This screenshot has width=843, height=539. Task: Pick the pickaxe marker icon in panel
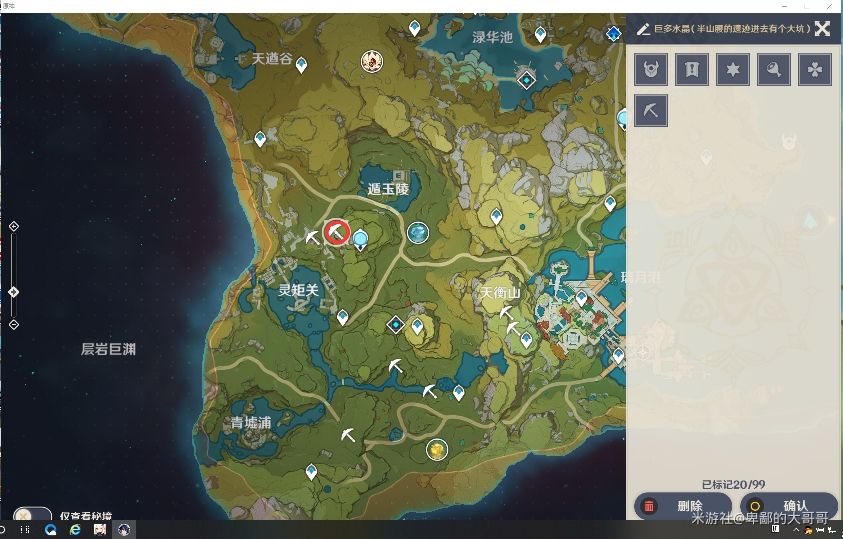[x=651, y=110]
